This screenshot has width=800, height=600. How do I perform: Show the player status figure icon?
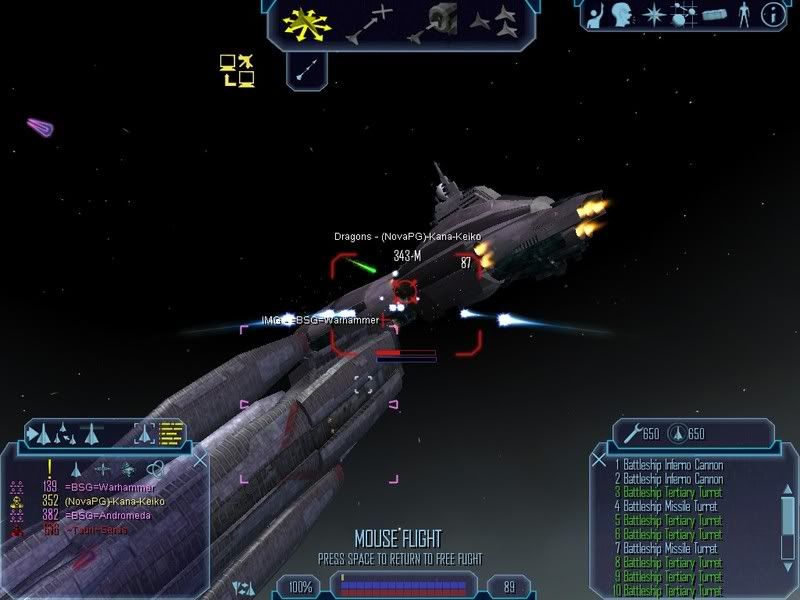click(743, 15)
